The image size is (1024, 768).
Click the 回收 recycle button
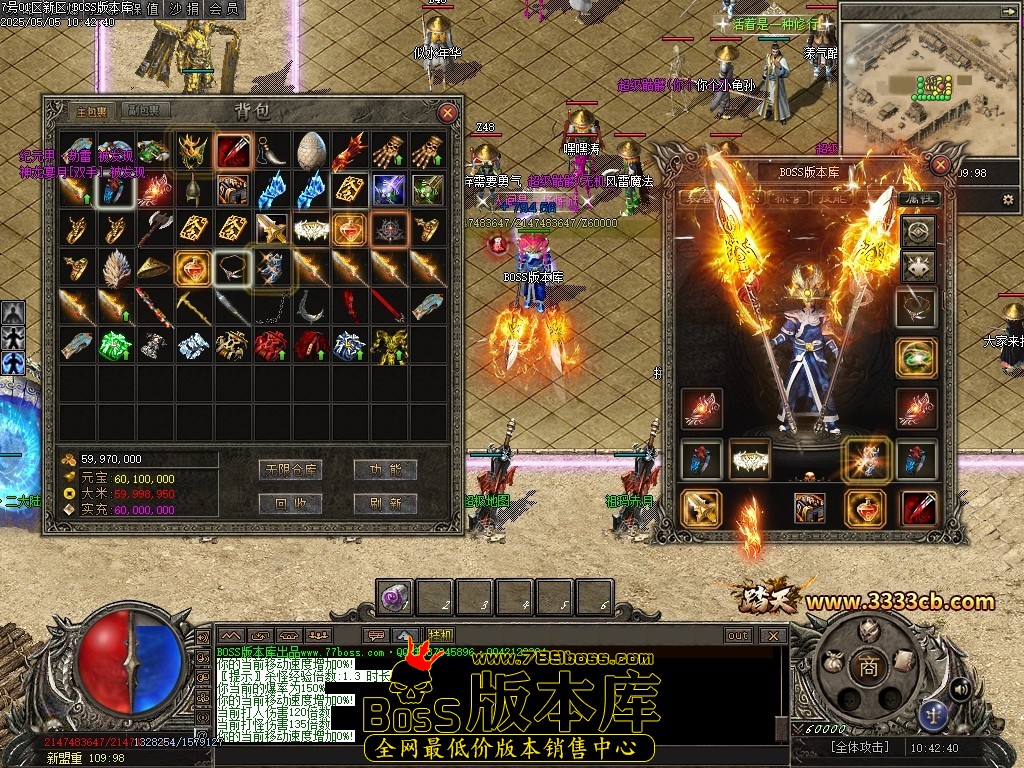[x=289, y=503]
